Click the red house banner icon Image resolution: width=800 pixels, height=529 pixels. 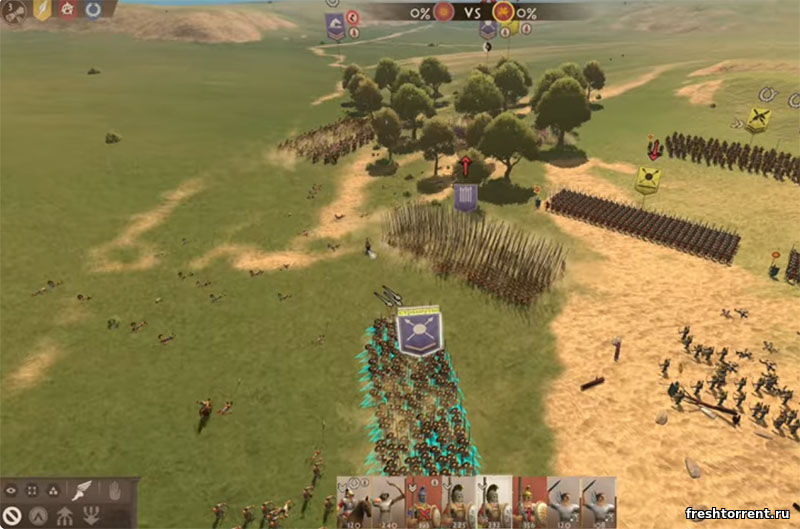[68, 10]
